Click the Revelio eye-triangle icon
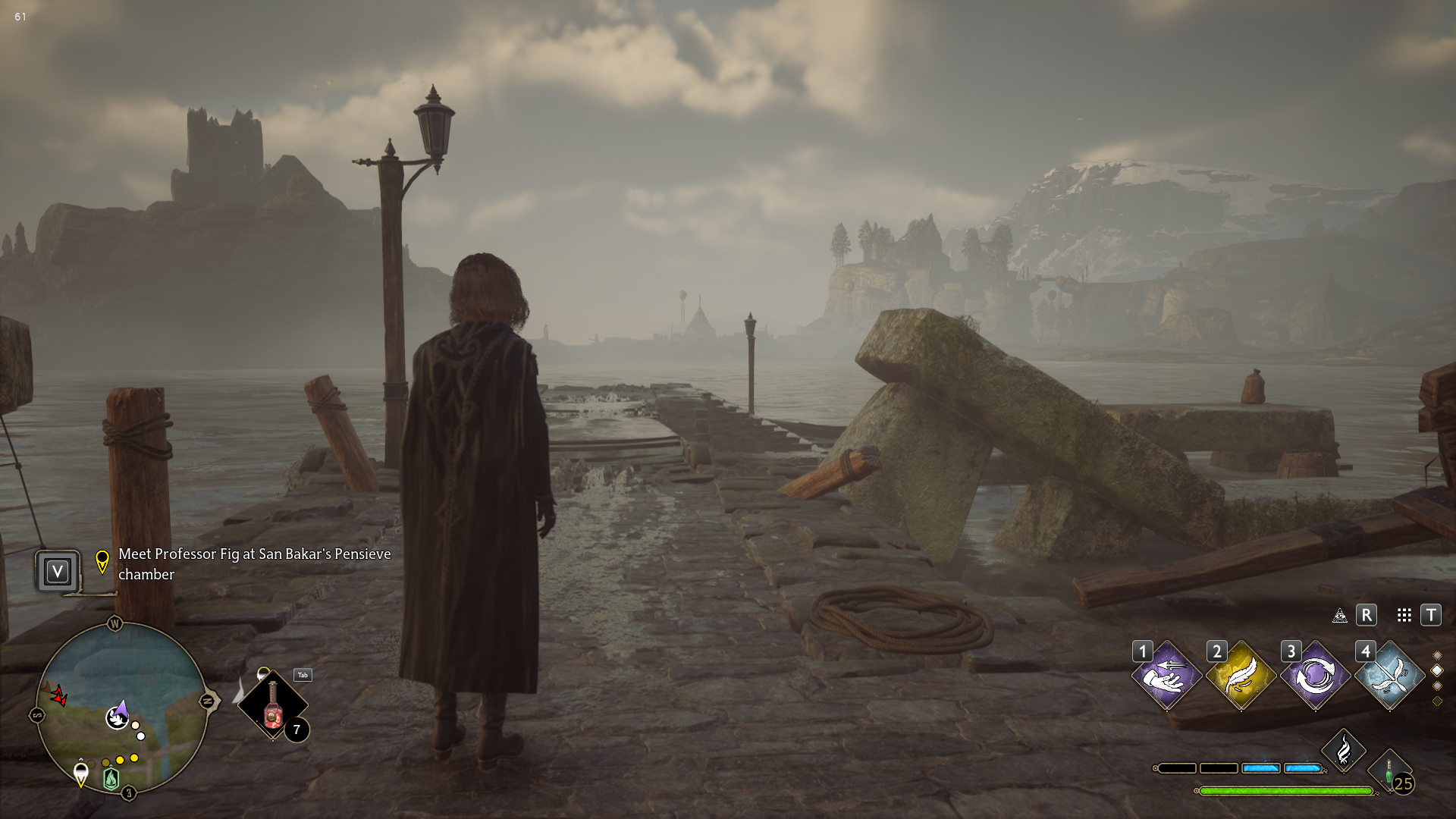This screenshot has height=819, width=1456. pos(1340,615)
